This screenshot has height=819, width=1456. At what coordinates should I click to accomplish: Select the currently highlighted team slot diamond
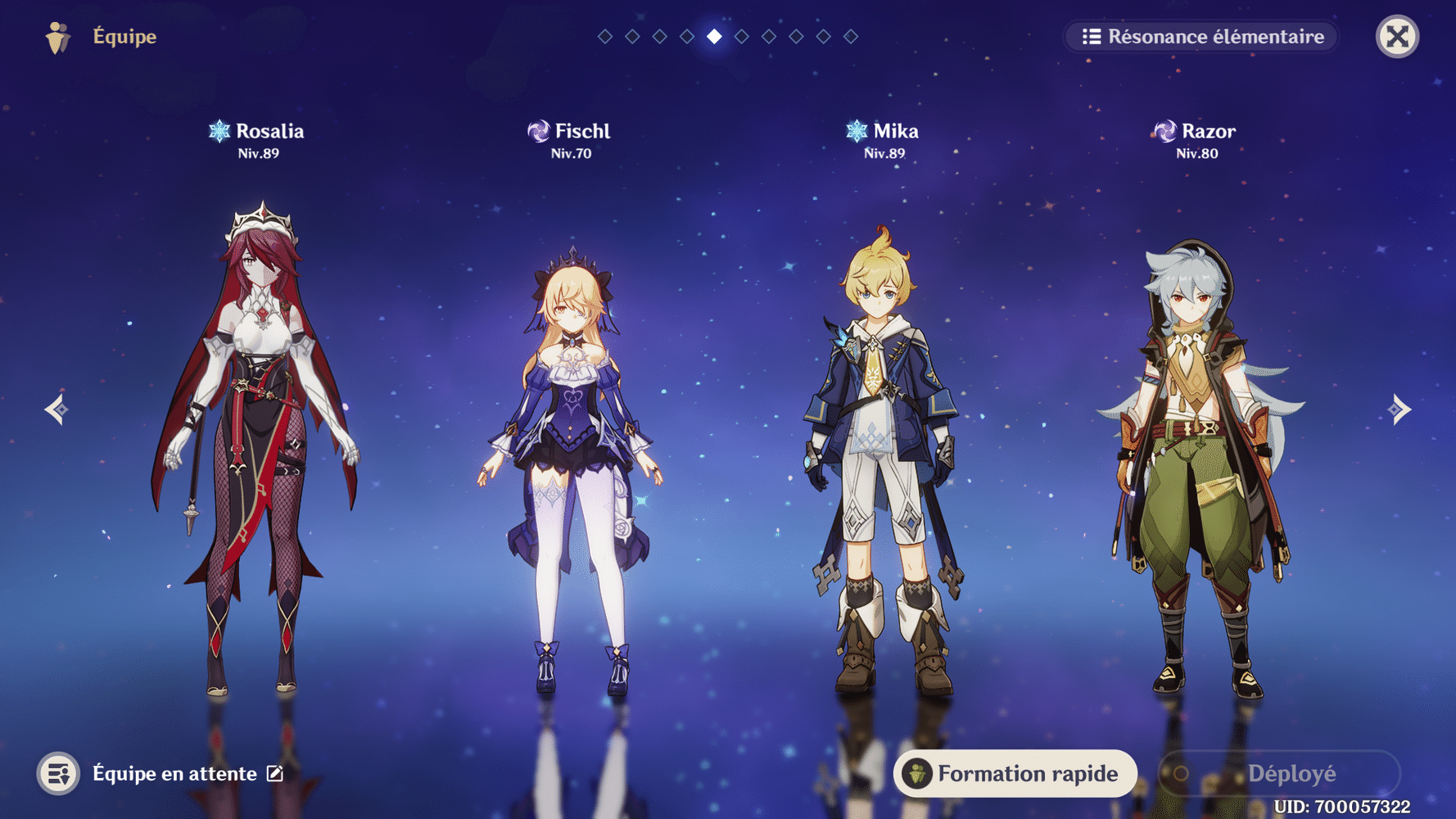coord(712,36)
